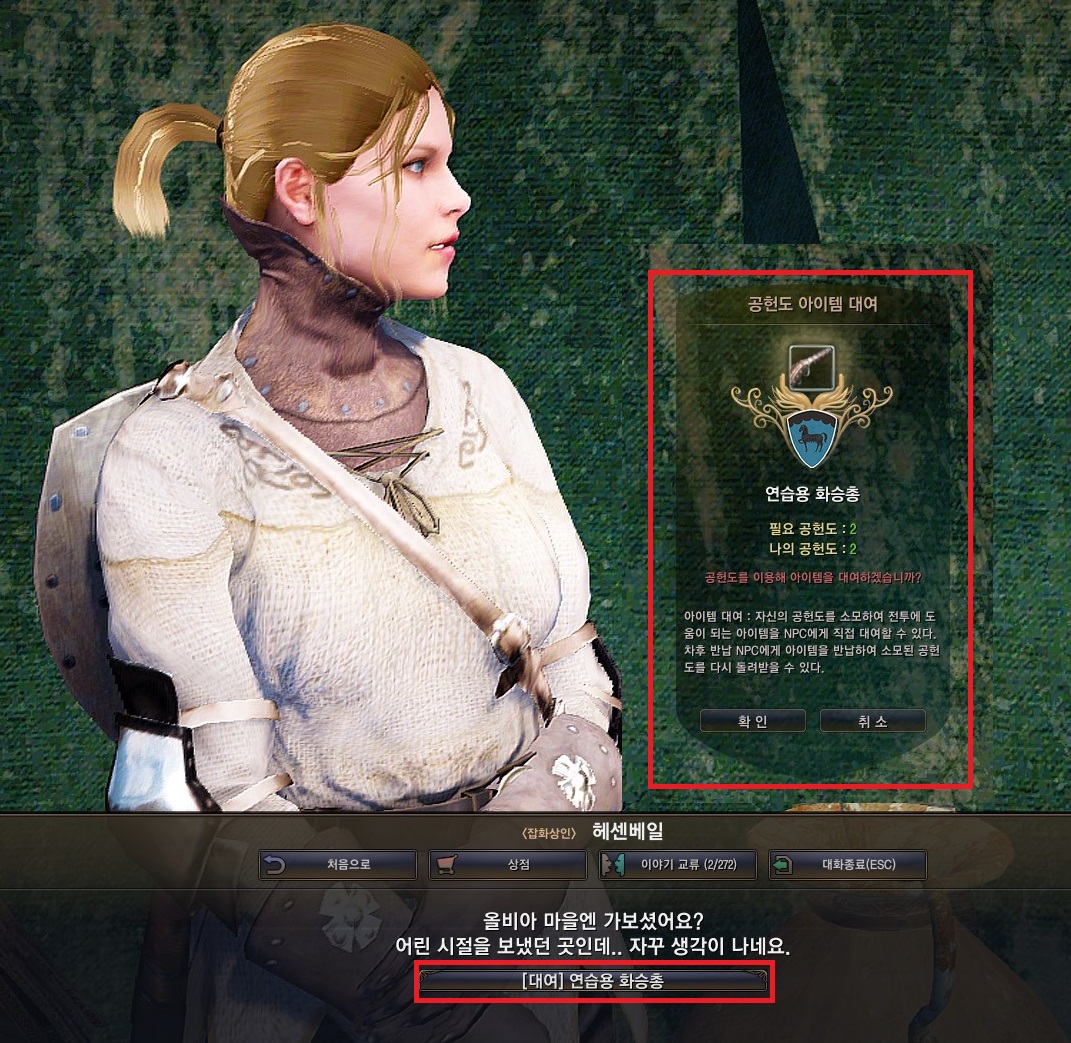This screenshot has height=1043, width=1071.
Task: Choose the [대여] 연습용 화승총 dialogue option
Action: pyautogui.click(x=593, y=982)
